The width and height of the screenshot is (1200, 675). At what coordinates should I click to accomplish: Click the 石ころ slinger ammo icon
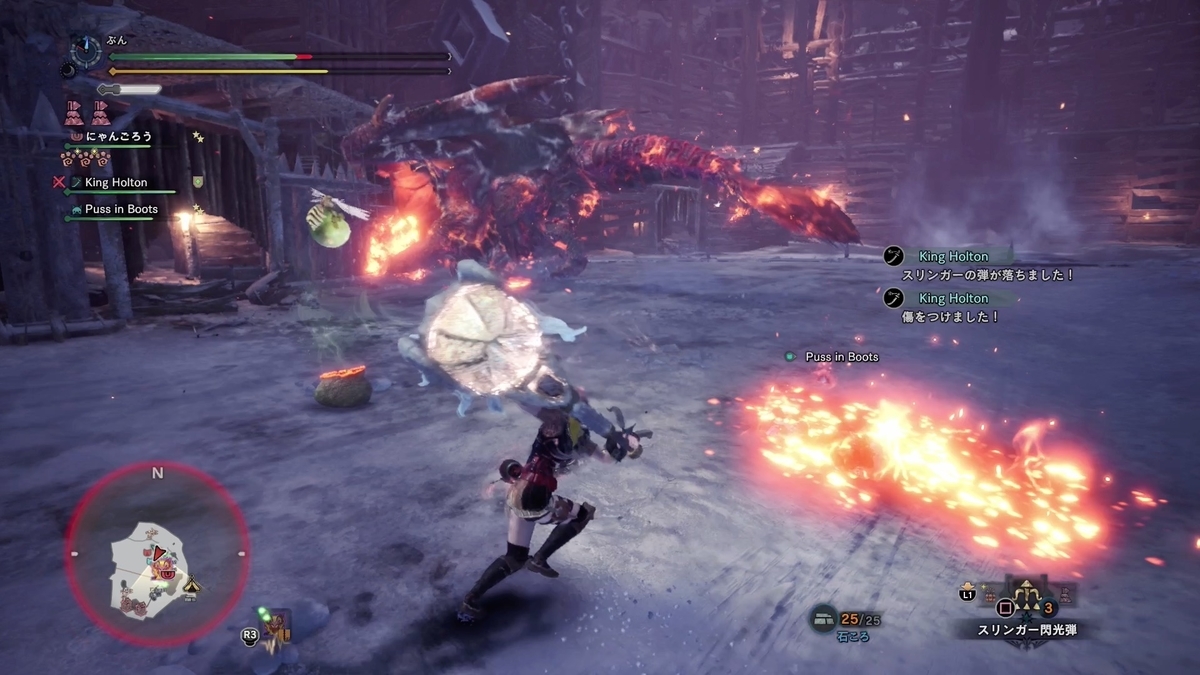pos(823,620)
